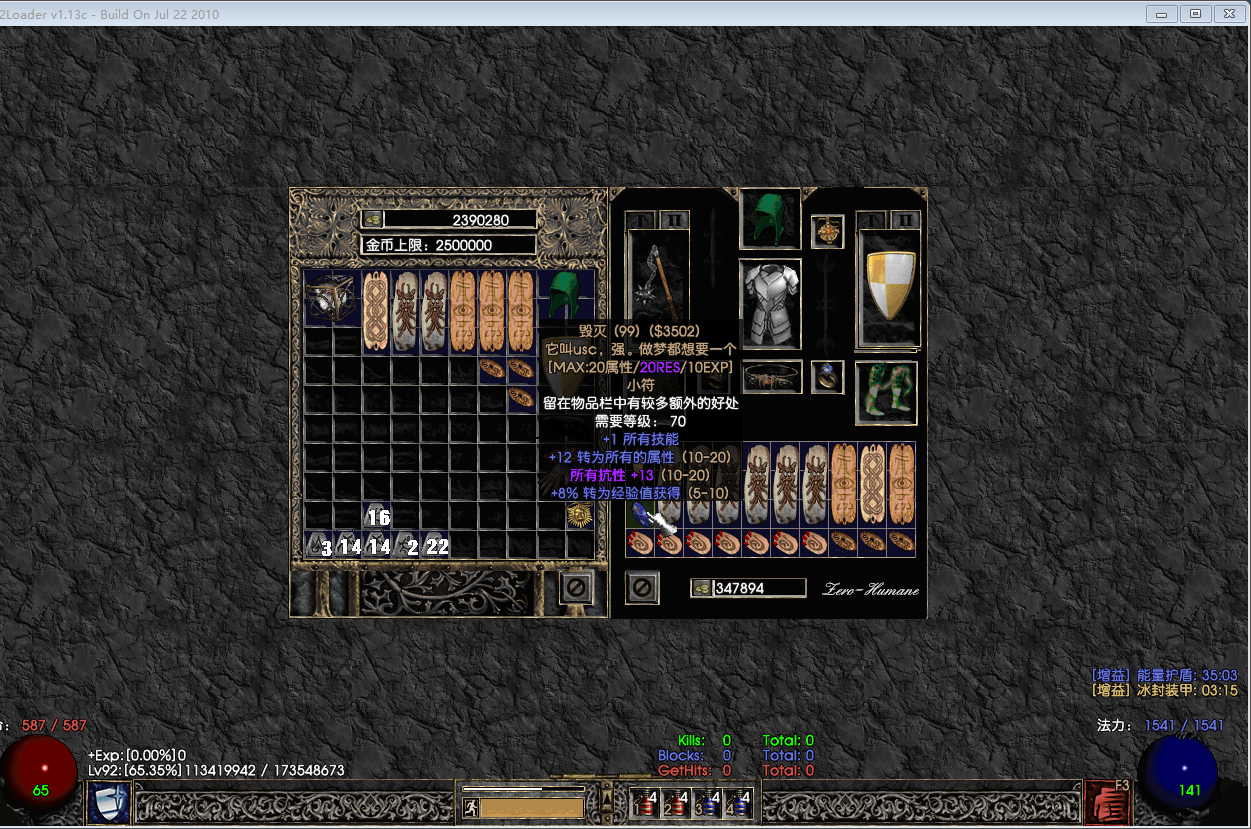Switch to weapon set II above the shield
The image size is (1251, 829).
click(x=905, y=220)
